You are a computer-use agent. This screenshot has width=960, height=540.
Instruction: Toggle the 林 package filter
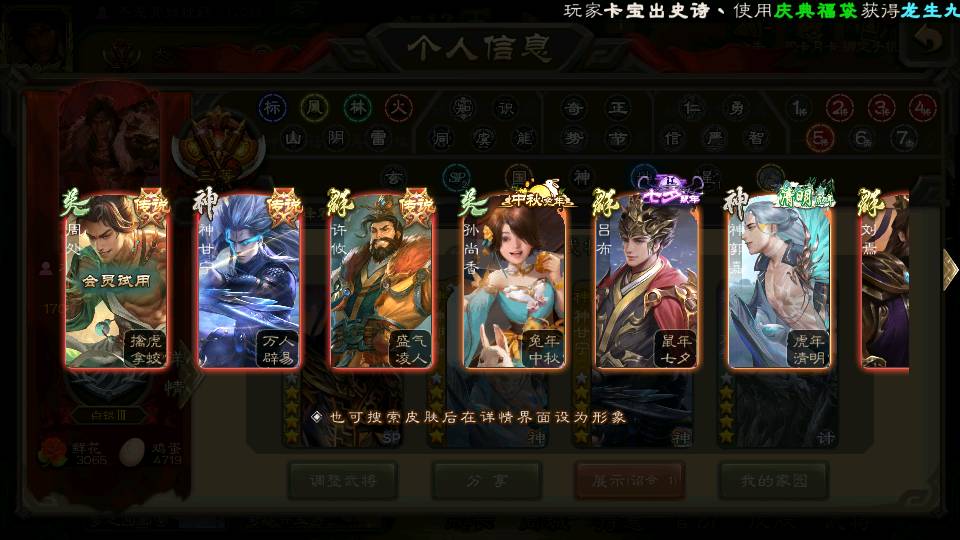pyautogui.click(x=357, y=107)
